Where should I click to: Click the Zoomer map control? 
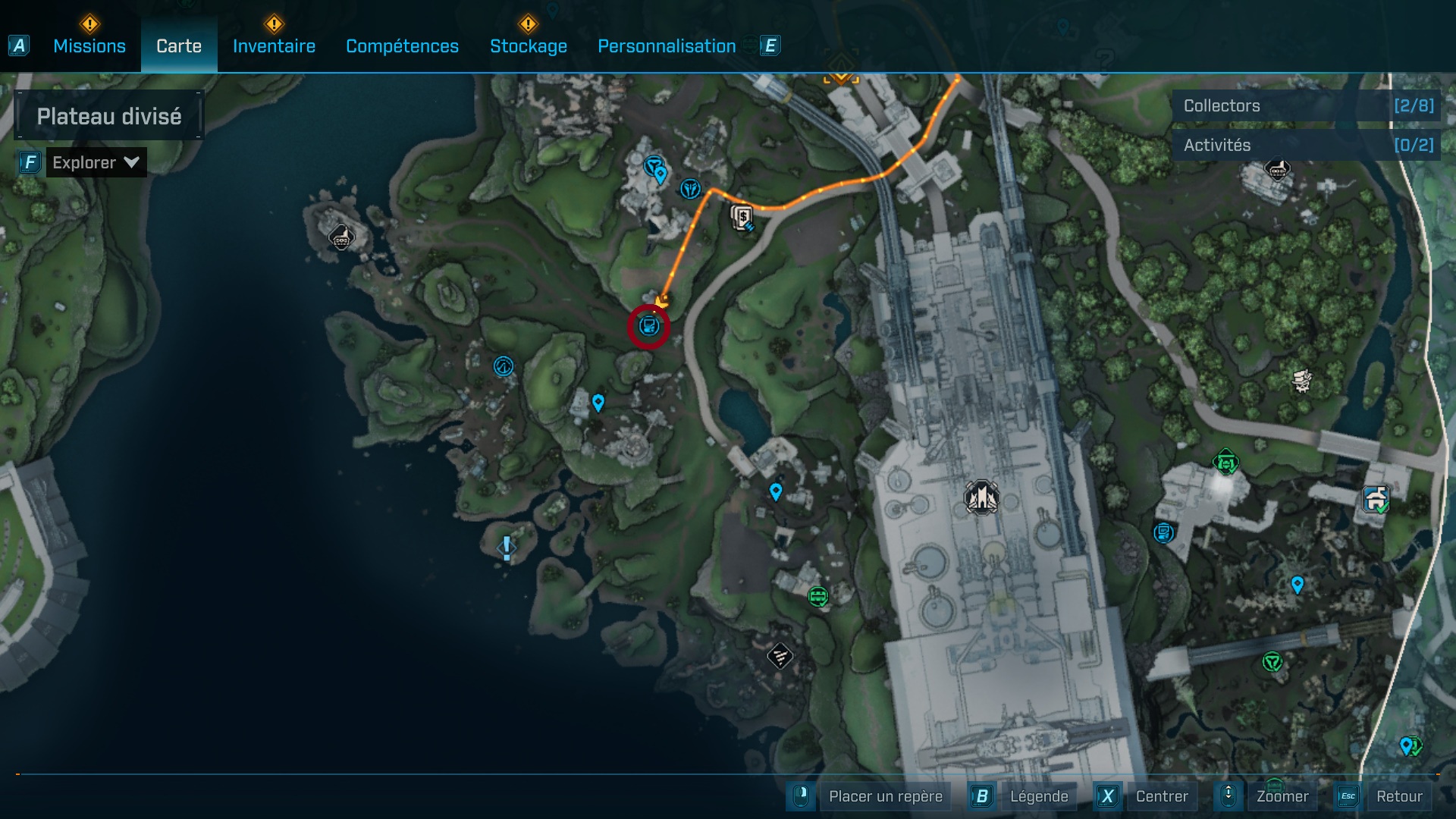click(x=1282, y=796)
